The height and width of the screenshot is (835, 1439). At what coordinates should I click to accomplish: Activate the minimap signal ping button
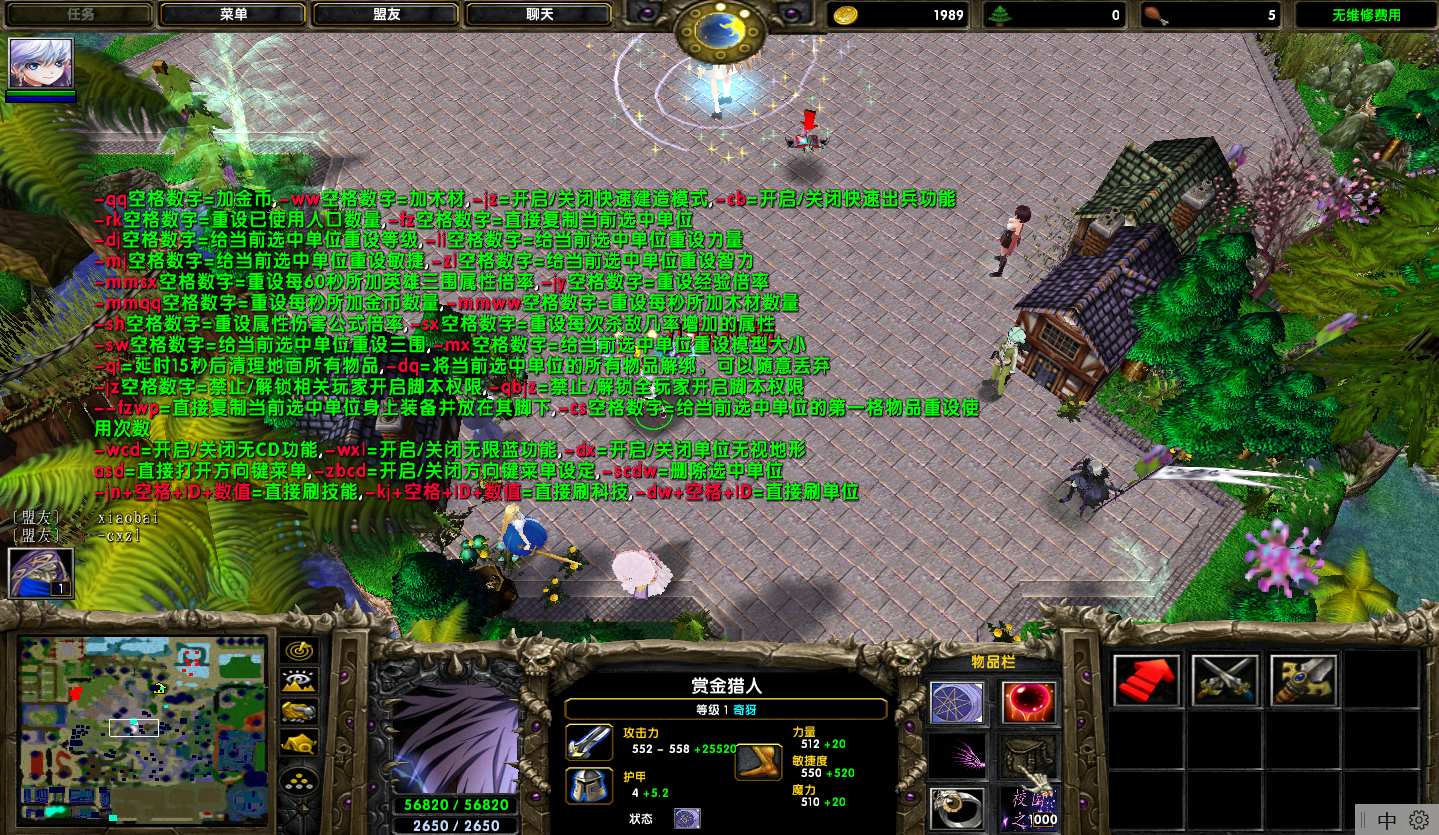(300, 651)
